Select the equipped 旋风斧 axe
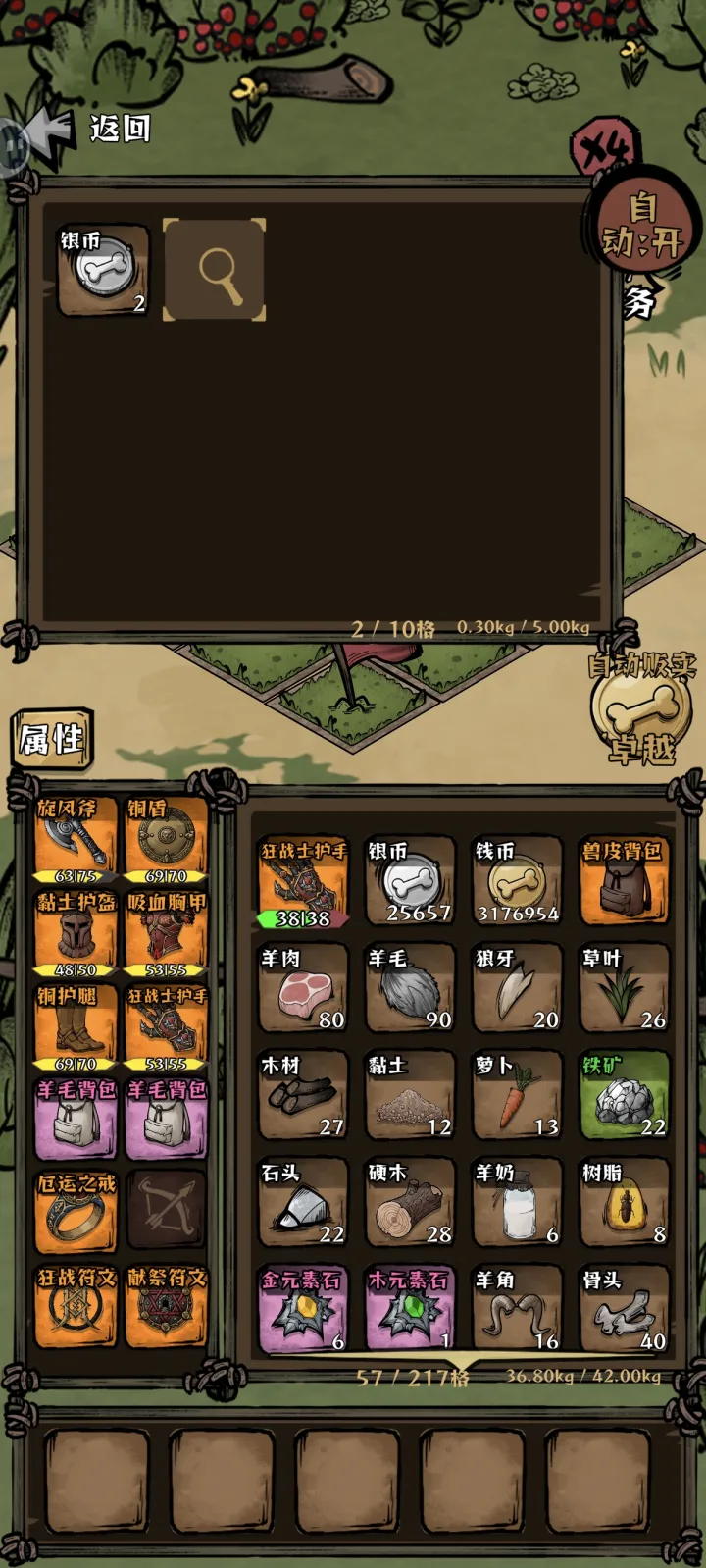Image resolution: width=706 pixels, height=1568 pixels. tap(76, 840)
